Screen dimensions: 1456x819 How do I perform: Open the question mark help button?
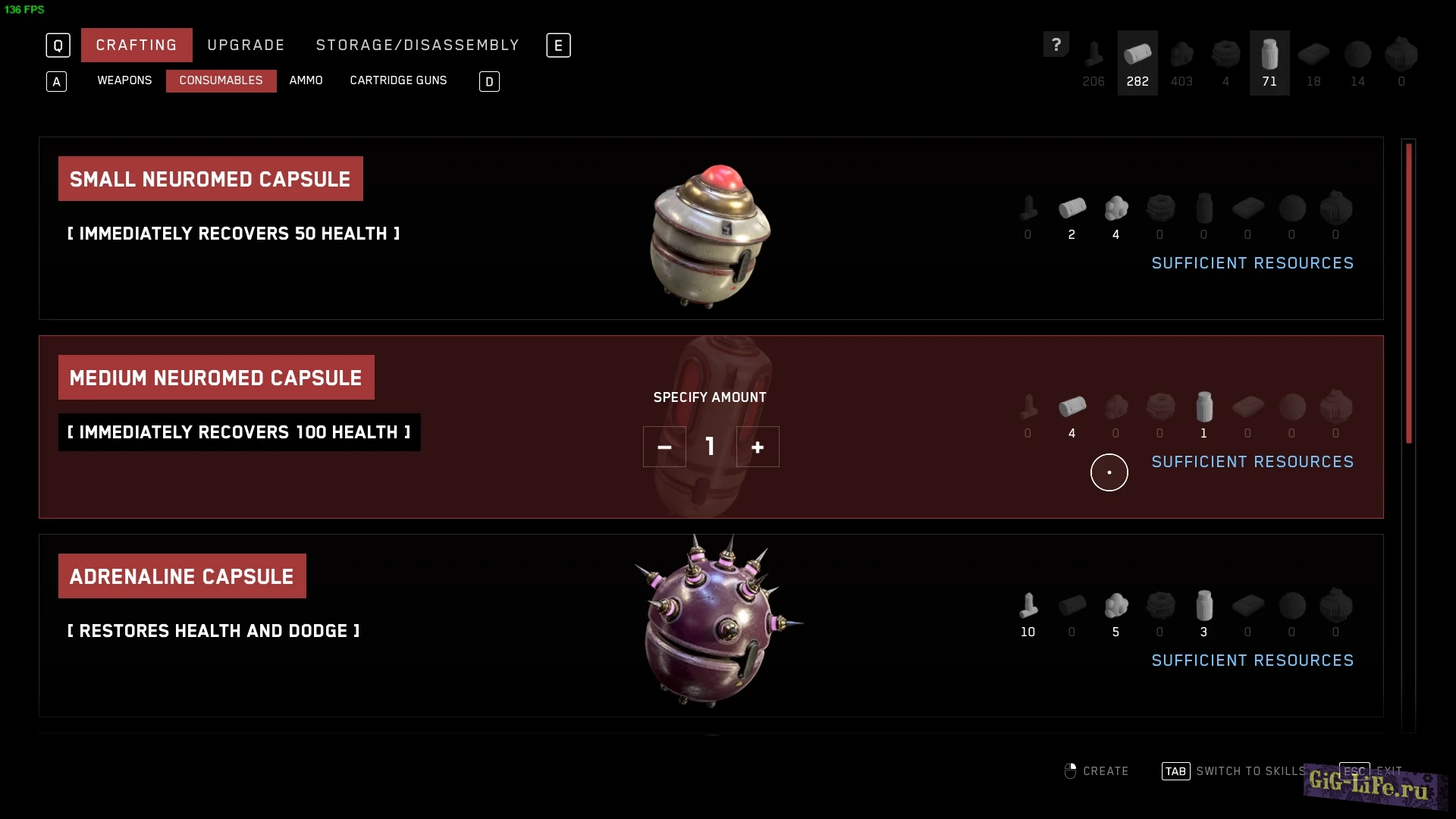(1056, 45)
